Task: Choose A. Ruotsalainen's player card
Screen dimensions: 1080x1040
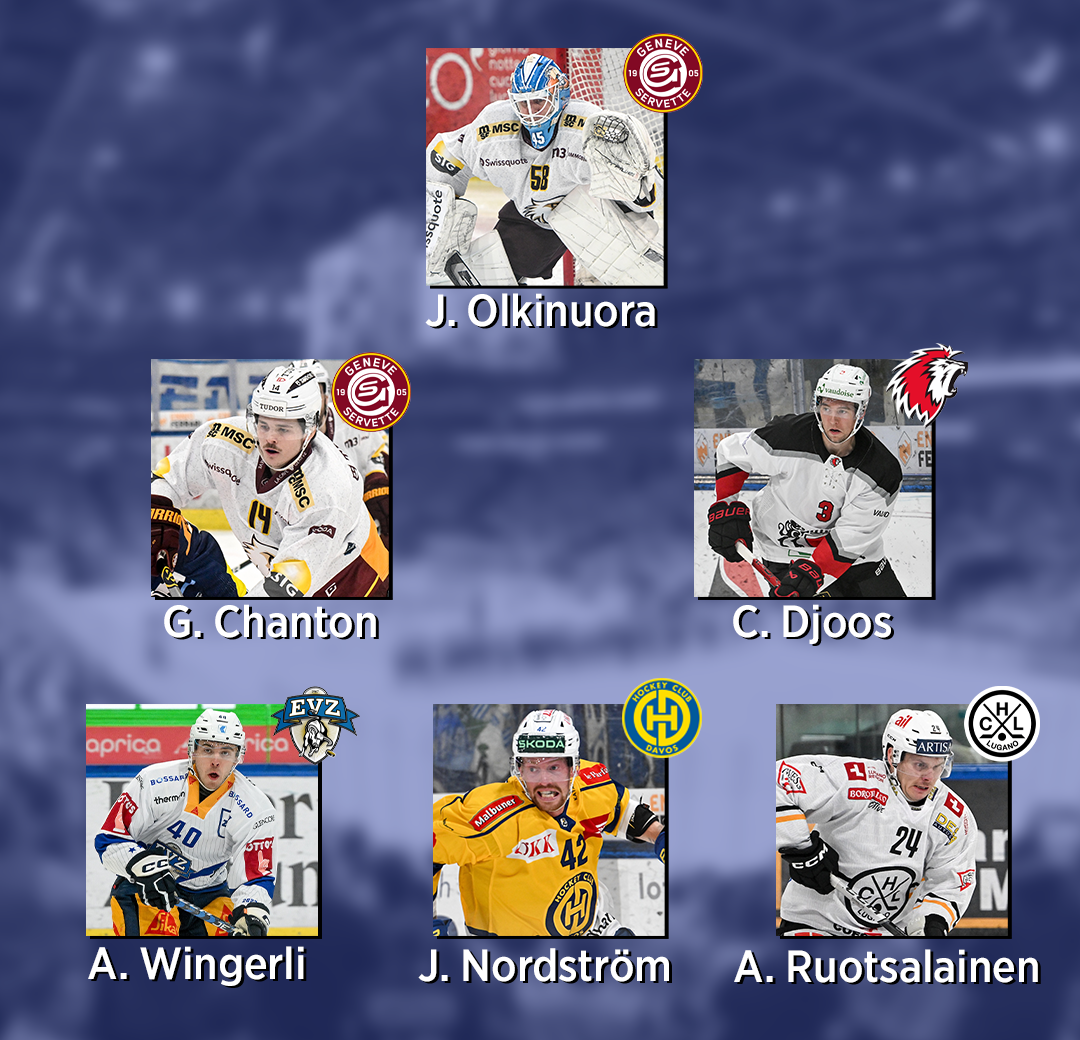Action: 892,820
